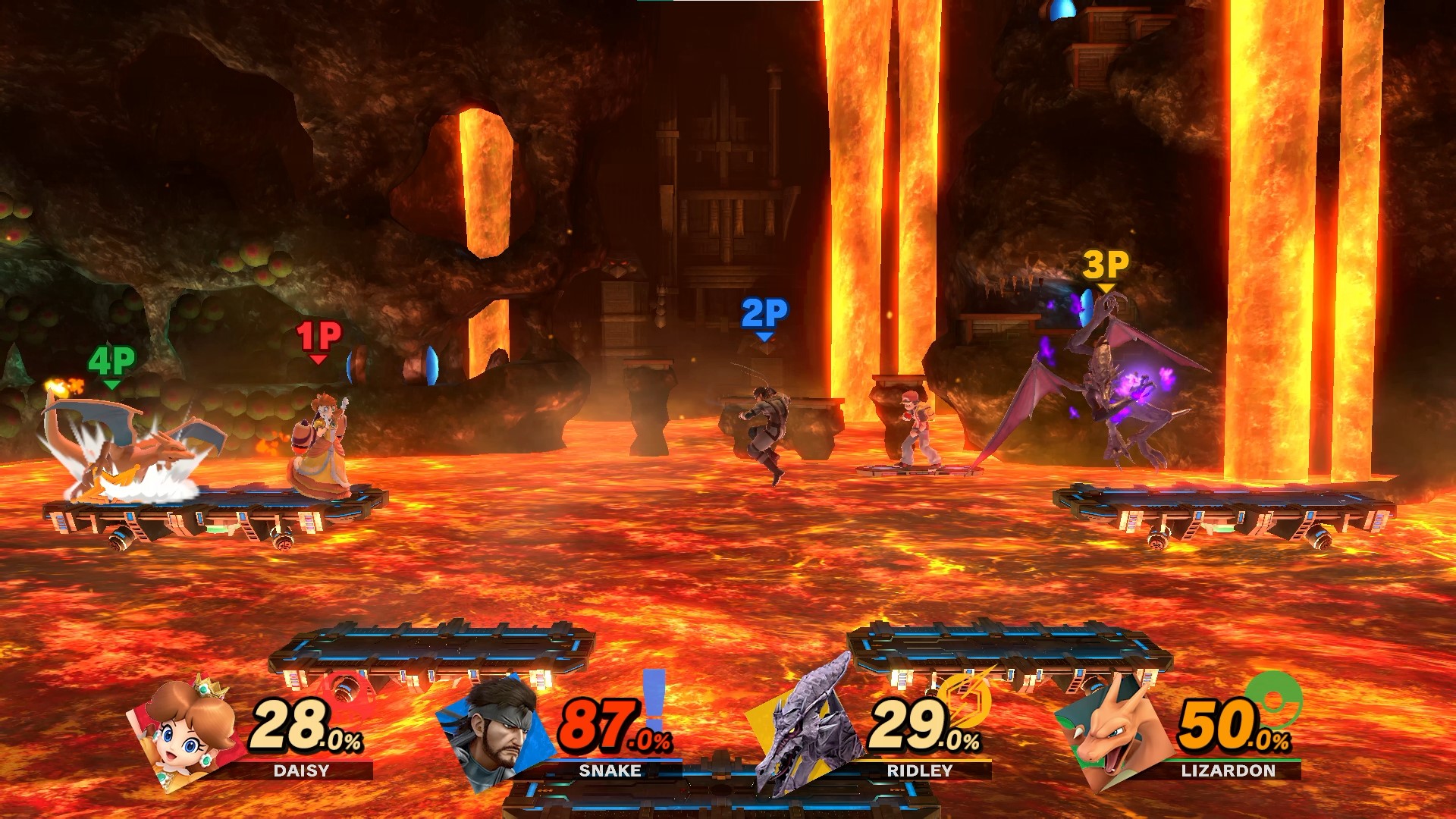Click Daisy's character portrait
The height and width of the screenshot is (819, 1456).
coord(190,730)
